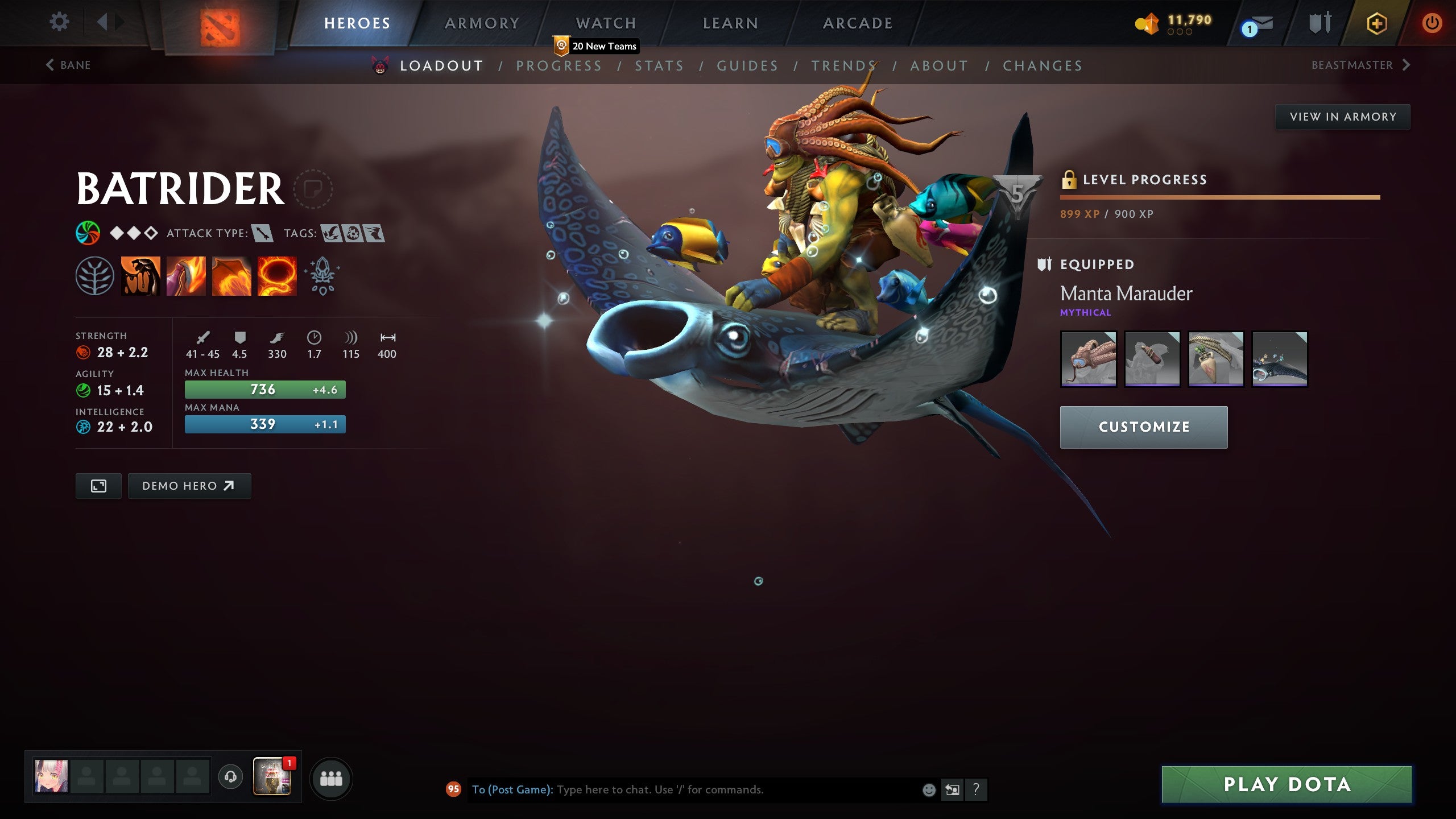Go back to Bane hero page
1456x819 pixels.
coord(67,64)
